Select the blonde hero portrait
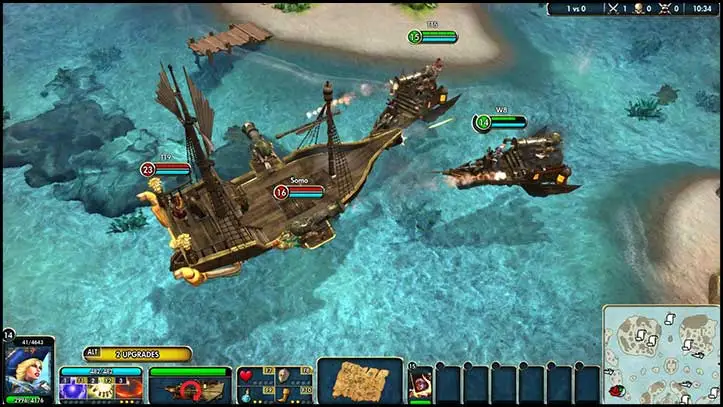723x407 pixels. (27, 373)
